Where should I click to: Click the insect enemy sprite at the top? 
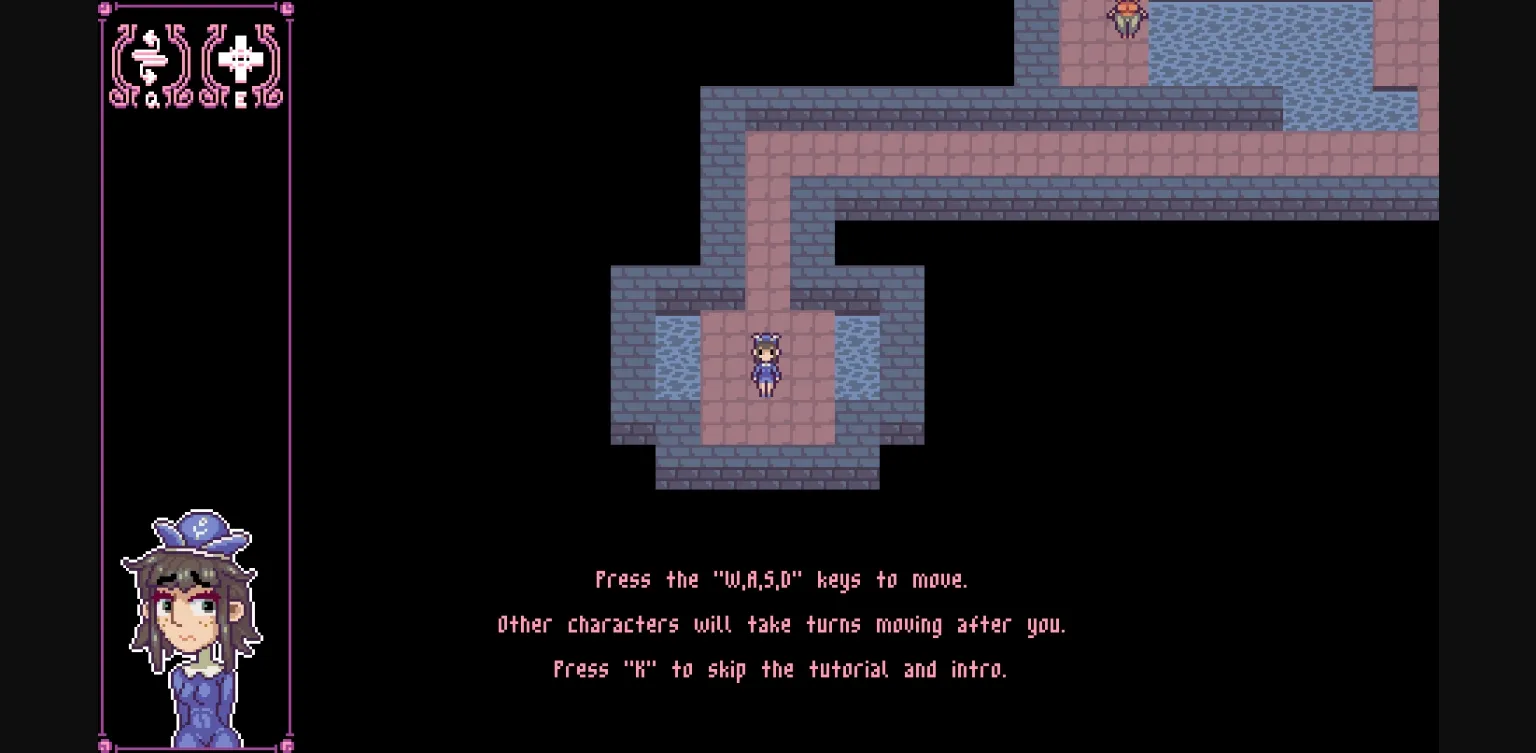click(x=1124, y=20)
